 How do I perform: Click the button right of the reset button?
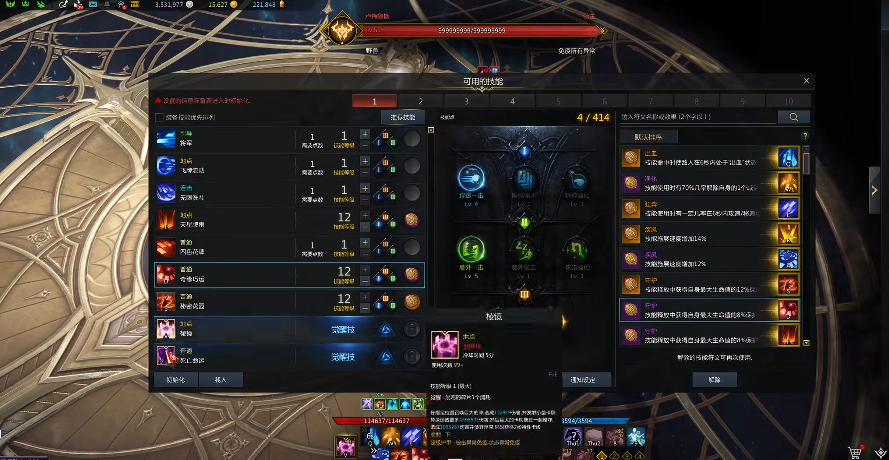pos(221,380)
